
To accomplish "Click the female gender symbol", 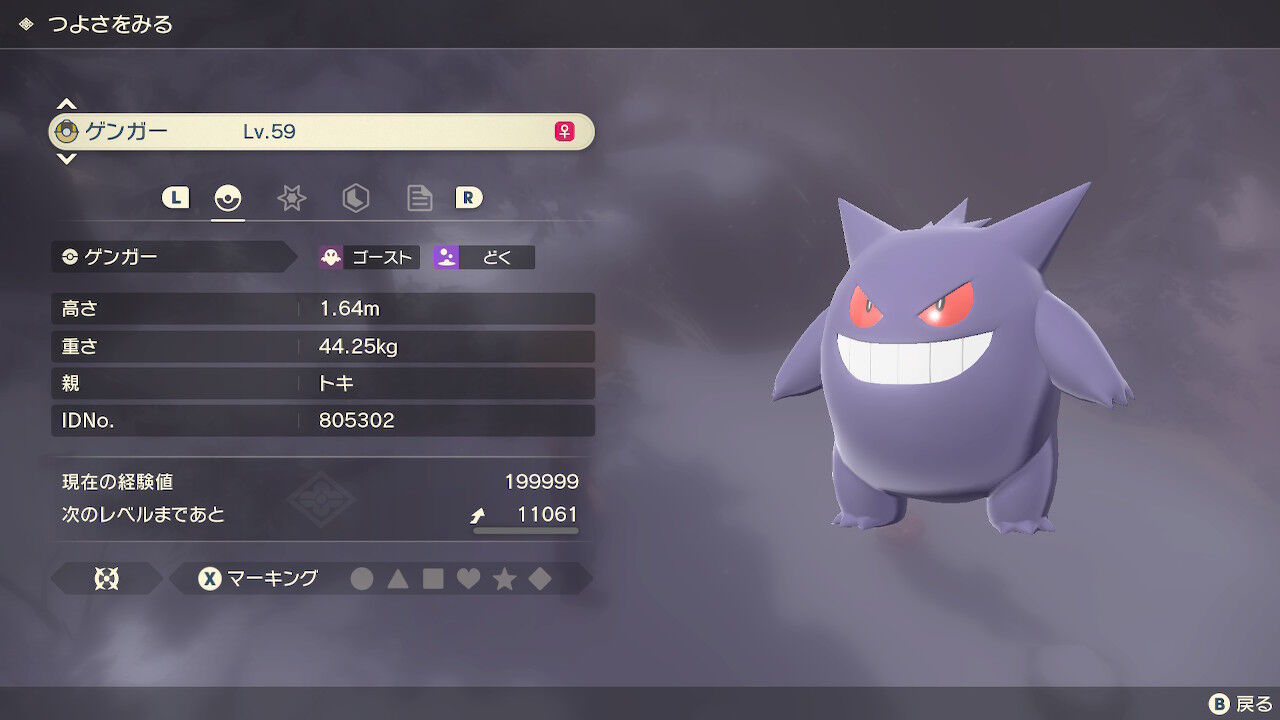I will [562, 131].
